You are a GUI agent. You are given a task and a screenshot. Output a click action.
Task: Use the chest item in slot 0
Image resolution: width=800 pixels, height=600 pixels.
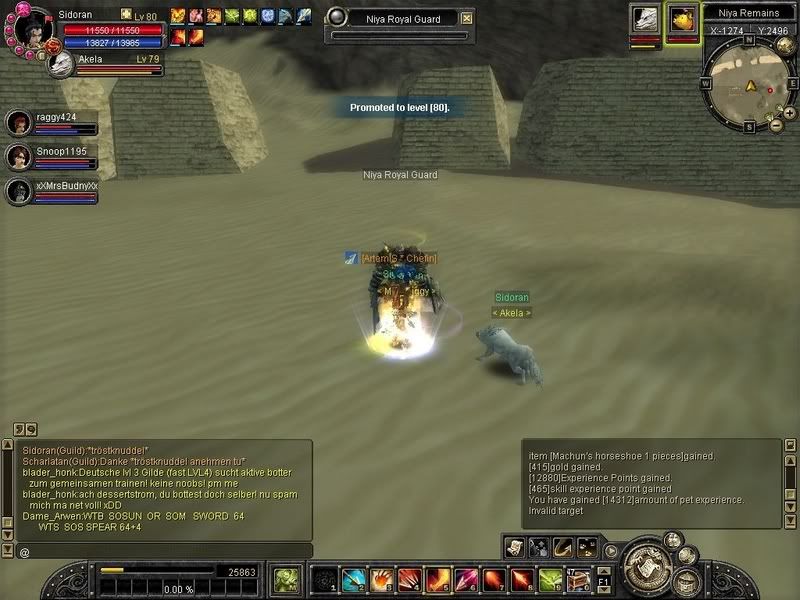[578, 580]
